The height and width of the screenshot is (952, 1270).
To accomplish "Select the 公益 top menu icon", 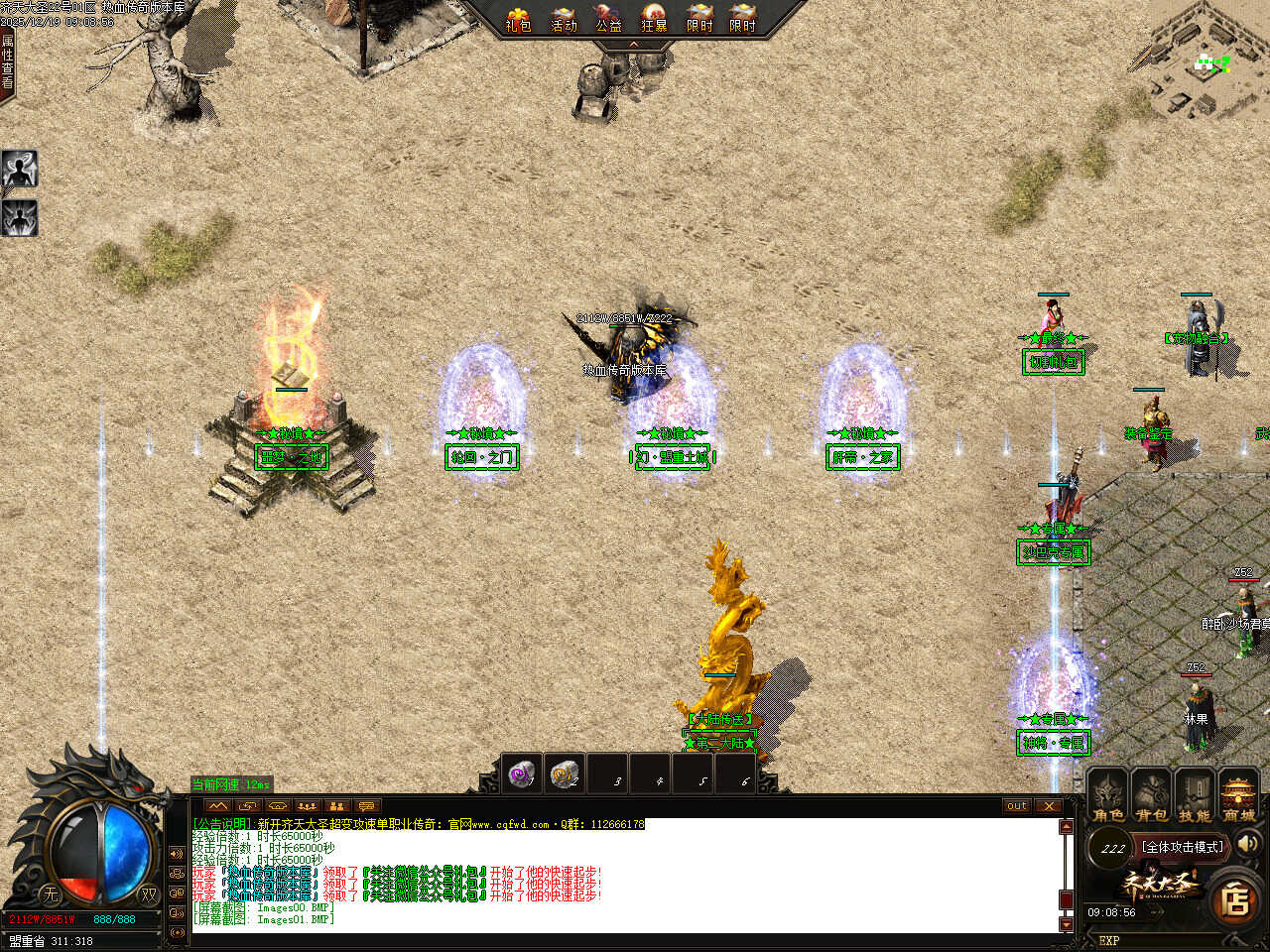I will tap(608, 19).
